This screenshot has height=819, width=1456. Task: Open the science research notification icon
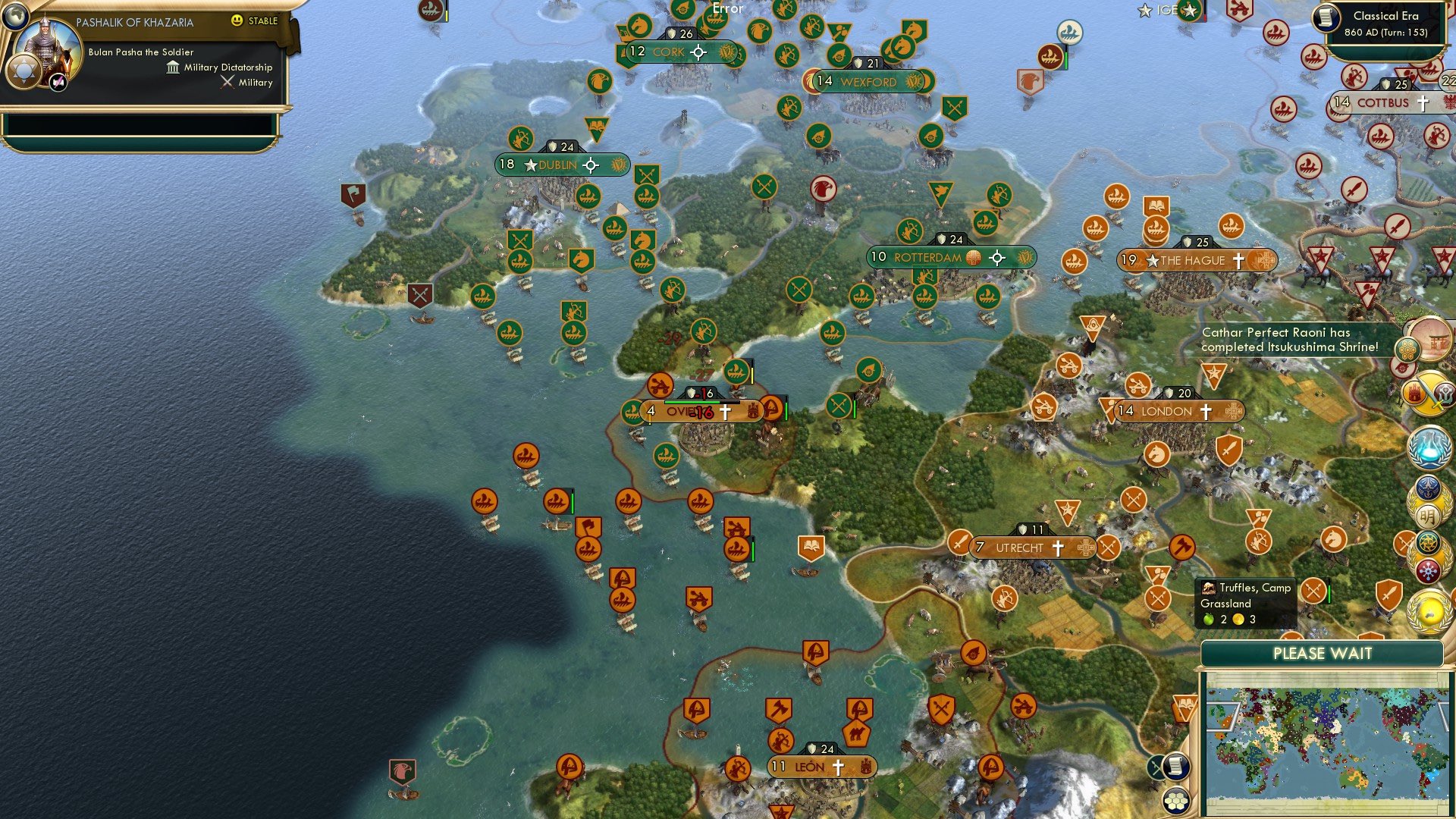(1429, 447)
